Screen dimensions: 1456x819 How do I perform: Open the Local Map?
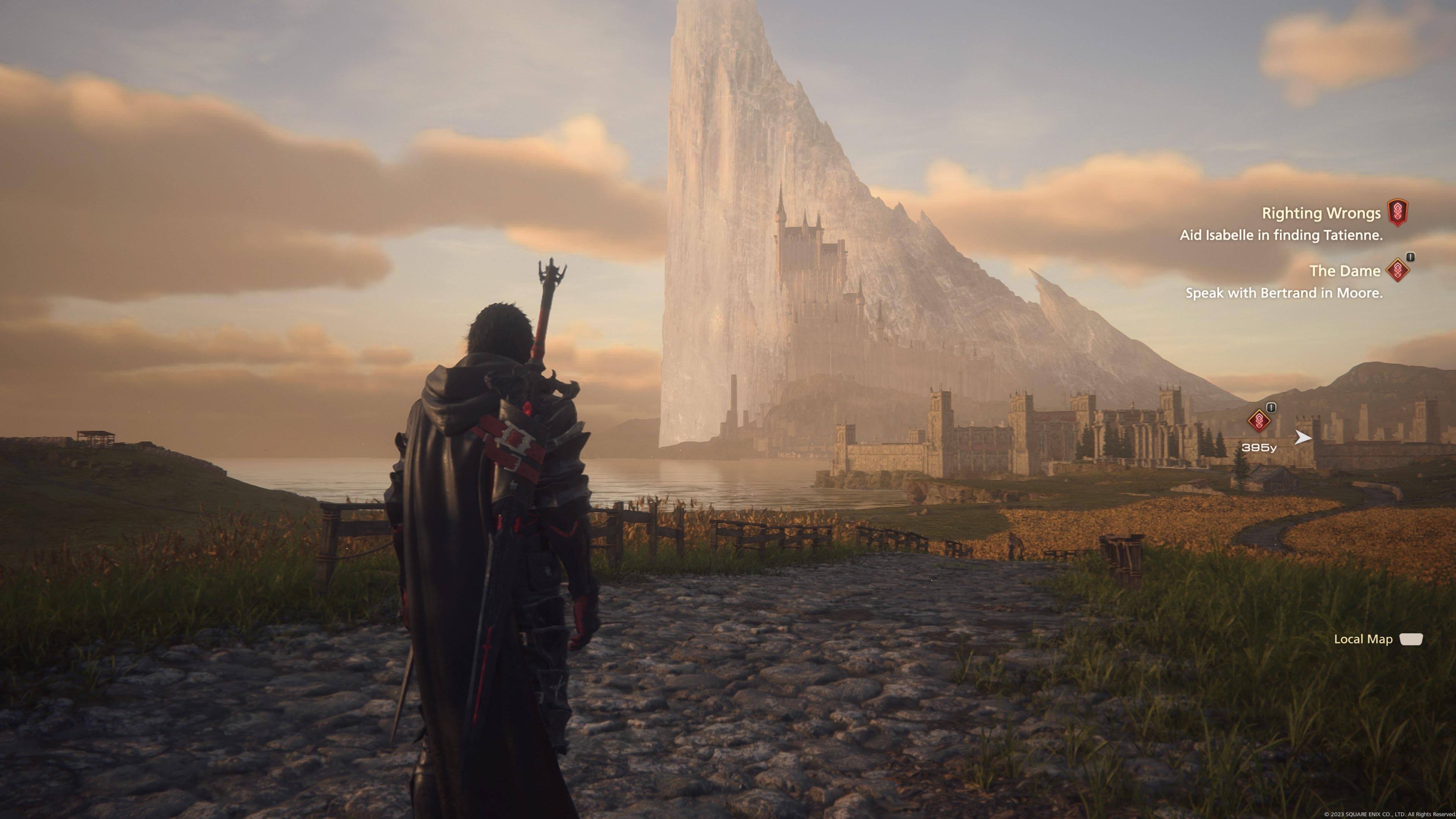point(1378,639)
